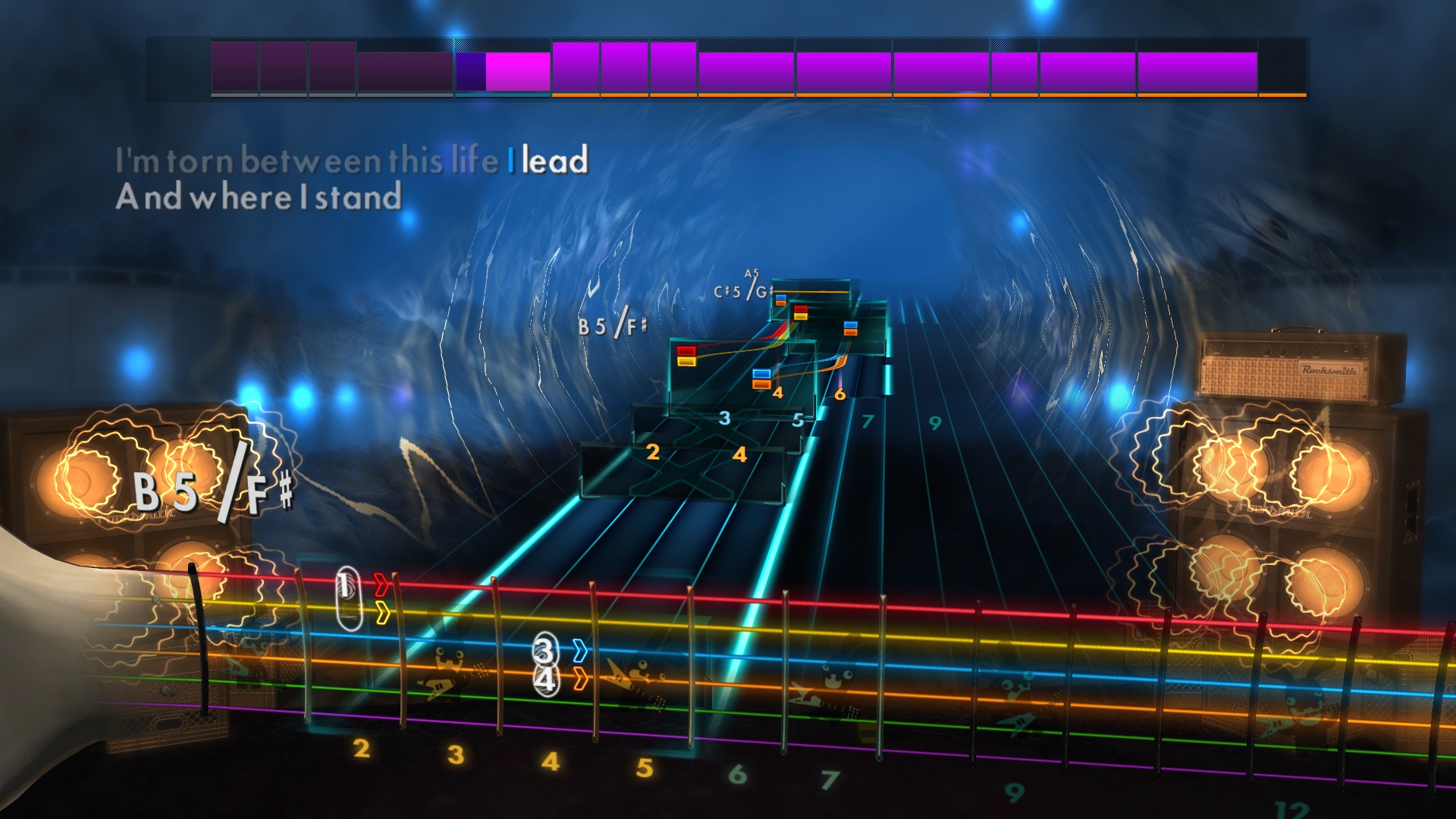Select the lyric line And where I stand
Viewport: 1456px width, 819px height.
click(x=259, y=198)
